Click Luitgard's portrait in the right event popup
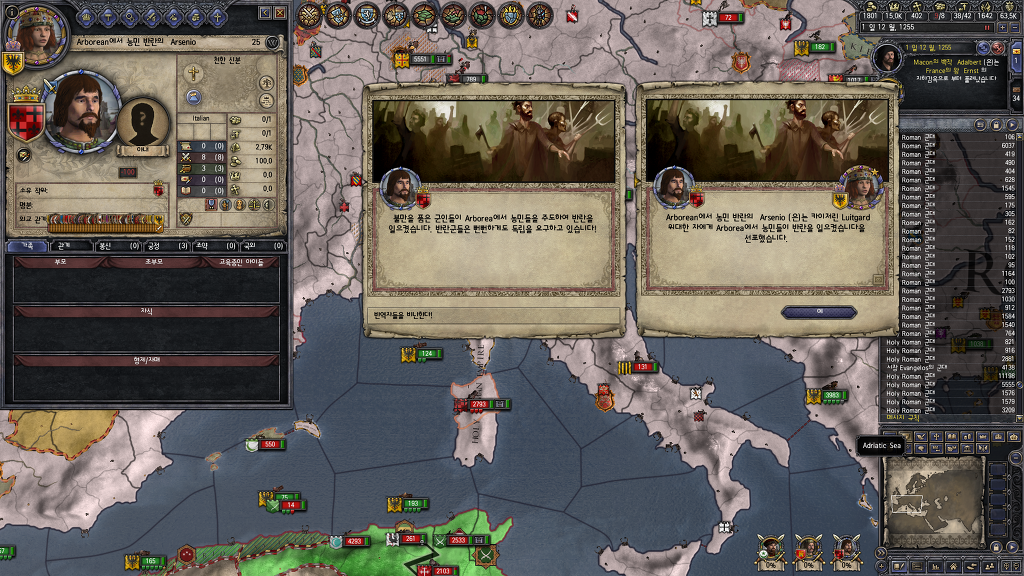 pos(855,187)
